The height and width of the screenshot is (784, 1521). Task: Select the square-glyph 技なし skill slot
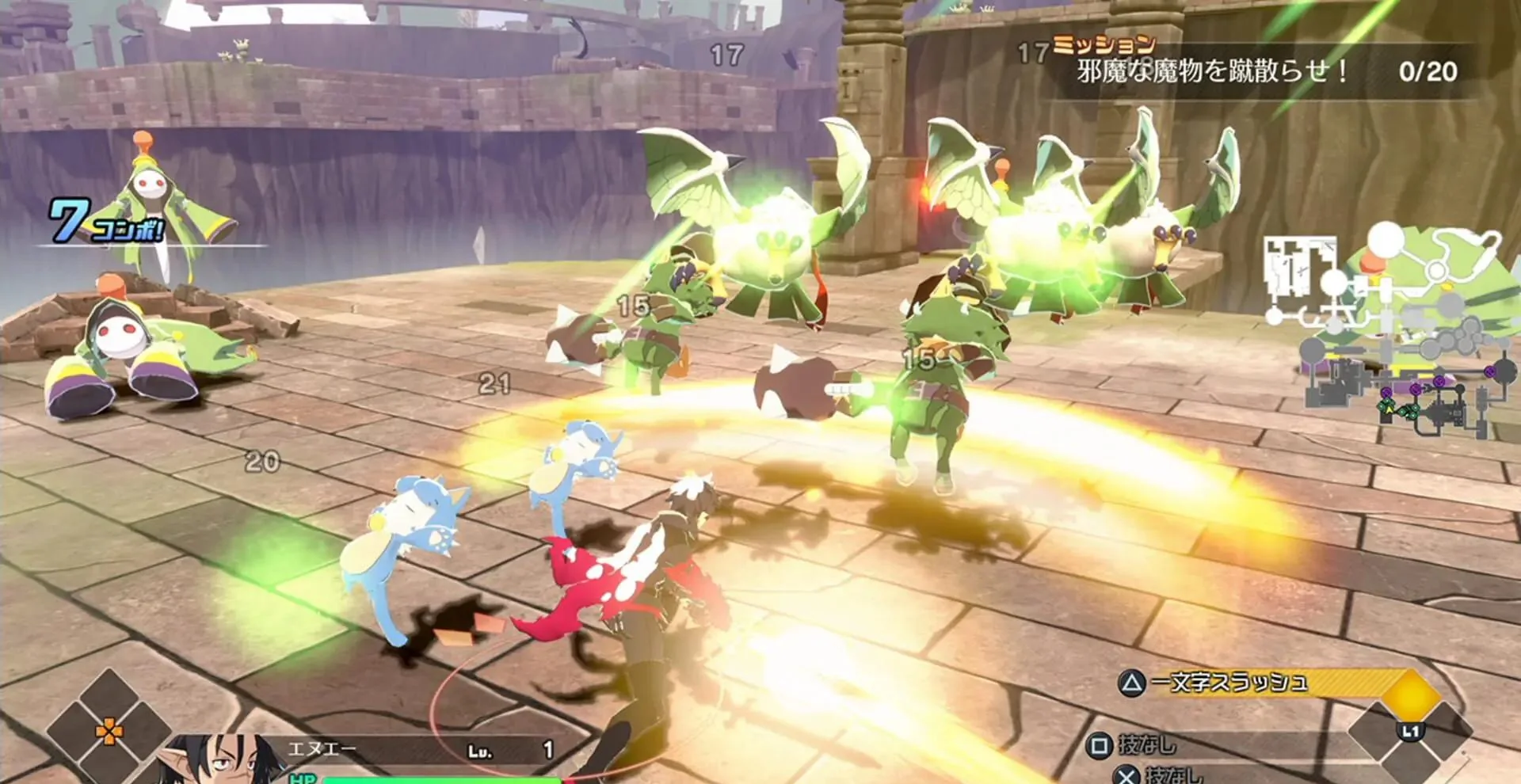pyautogui.click(x=1137, y=745)
